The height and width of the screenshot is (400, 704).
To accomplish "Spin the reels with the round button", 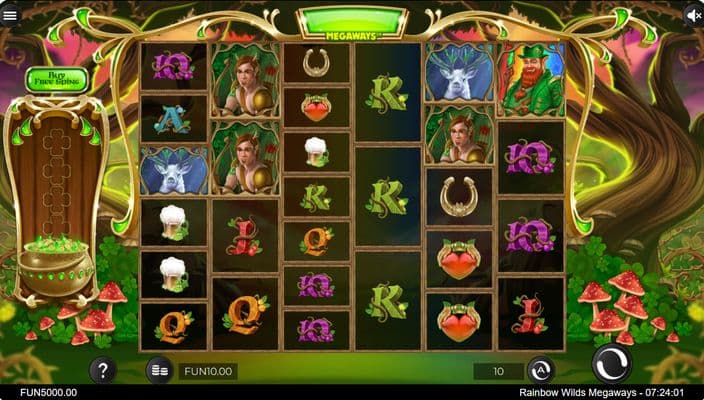I will [x=611, y=365].
